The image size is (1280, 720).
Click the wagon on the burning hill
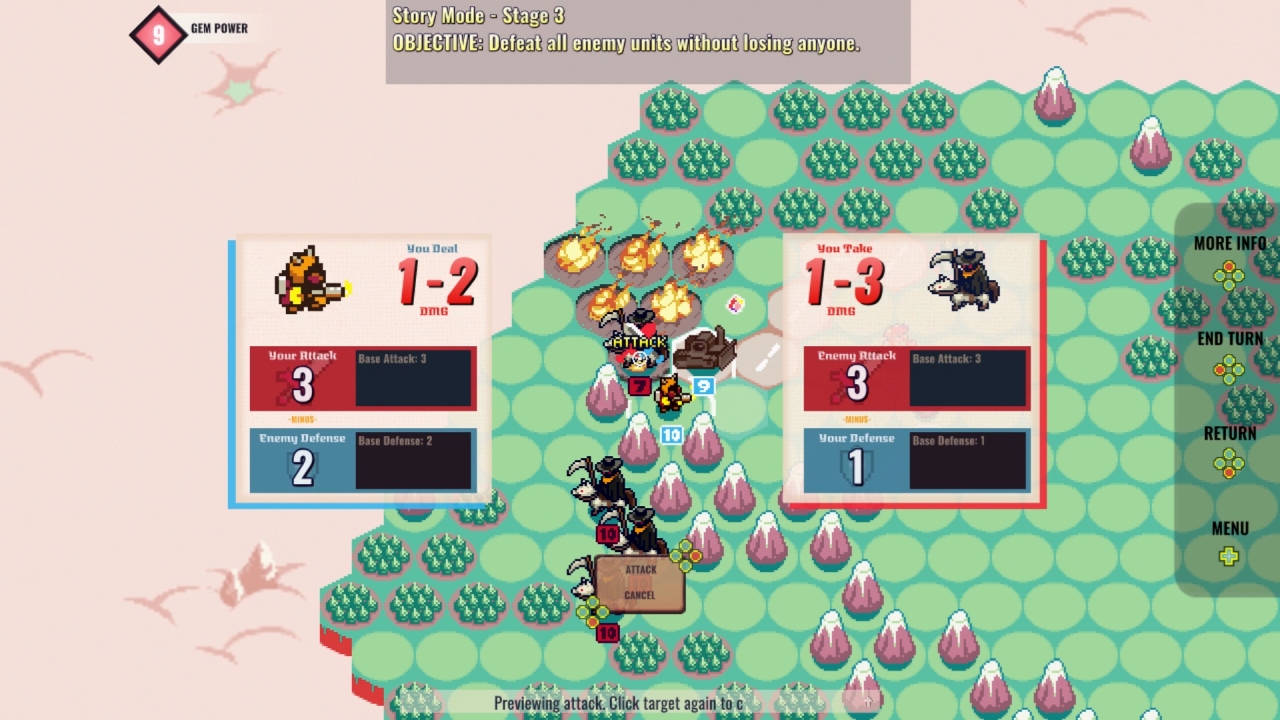[x=706, y=347]
